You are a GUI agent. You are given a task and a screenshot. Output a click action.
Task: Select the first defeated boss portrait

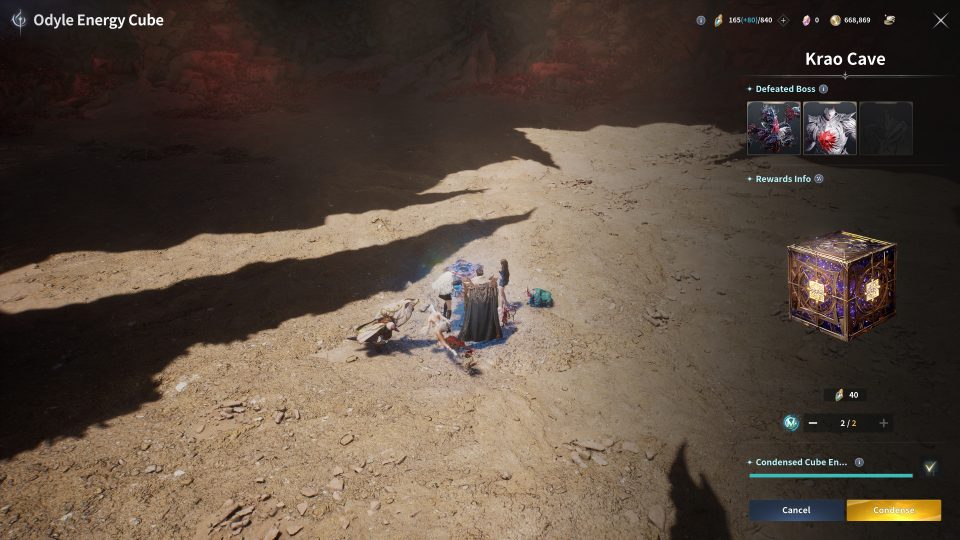click(773, 128)
